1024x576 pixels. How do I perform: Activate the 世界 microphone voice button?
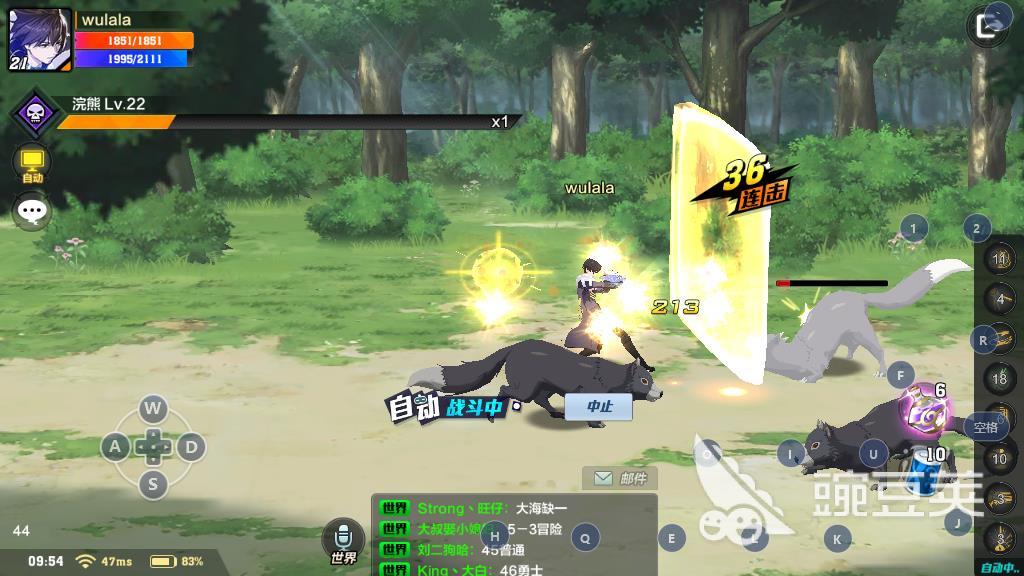coord(343,541)
